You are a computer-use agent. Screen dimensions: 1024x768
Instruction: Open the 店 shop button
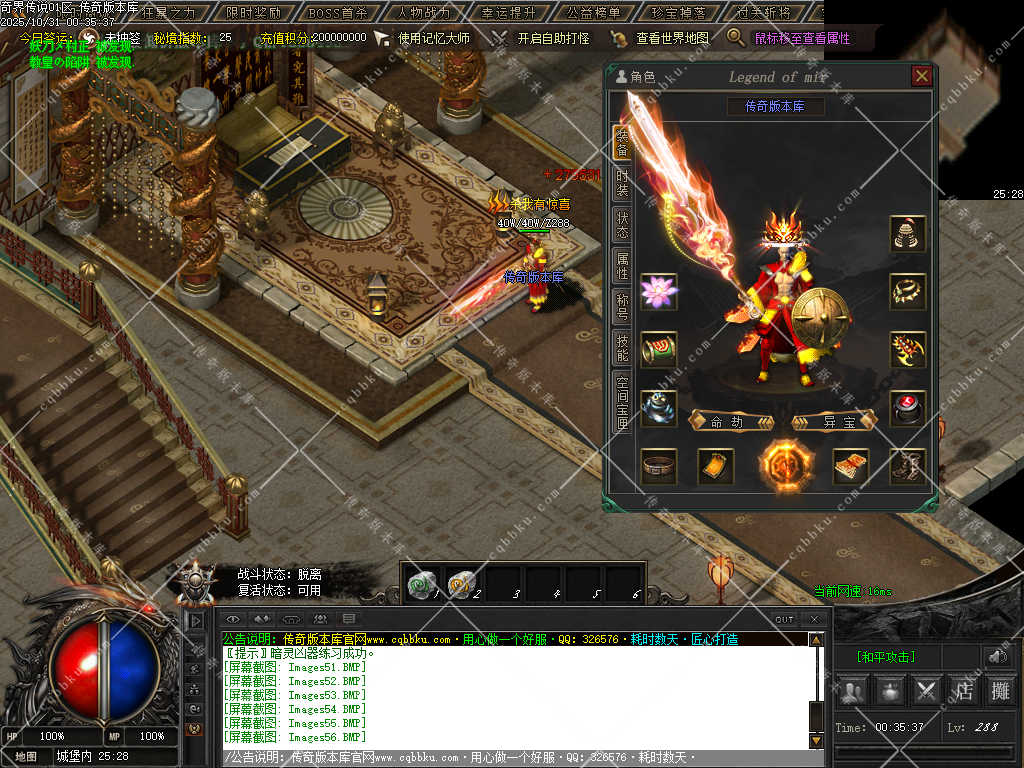964,690
